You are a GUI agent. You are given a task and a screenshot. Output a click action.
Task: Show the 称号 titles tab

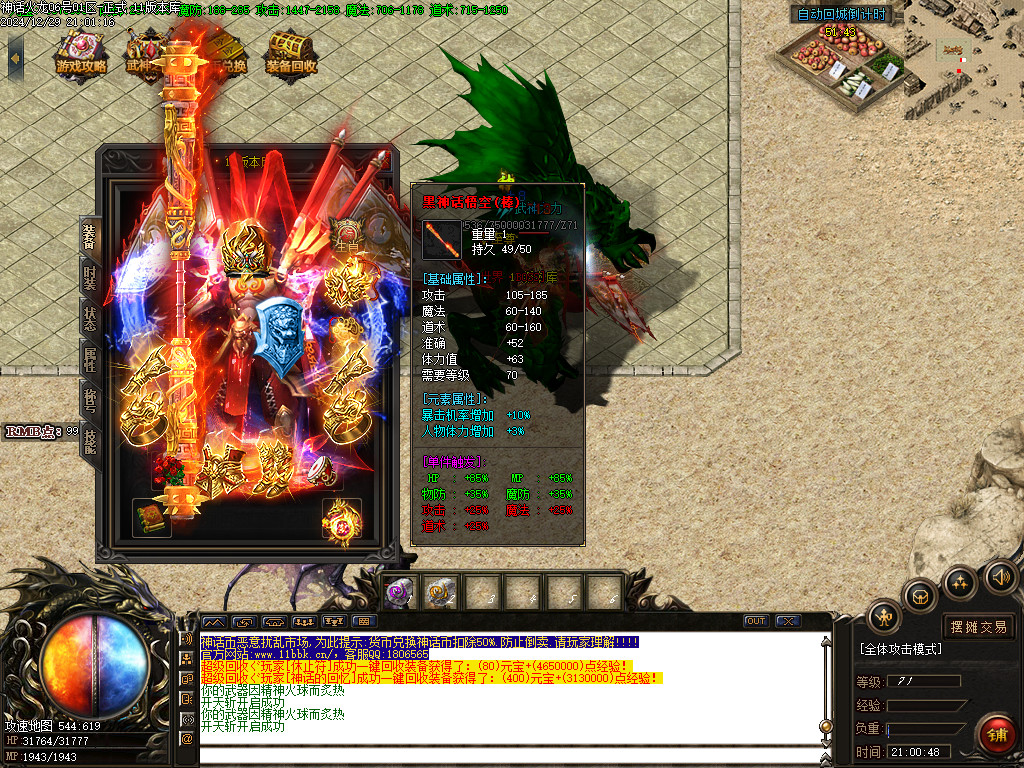coord(90,399)
